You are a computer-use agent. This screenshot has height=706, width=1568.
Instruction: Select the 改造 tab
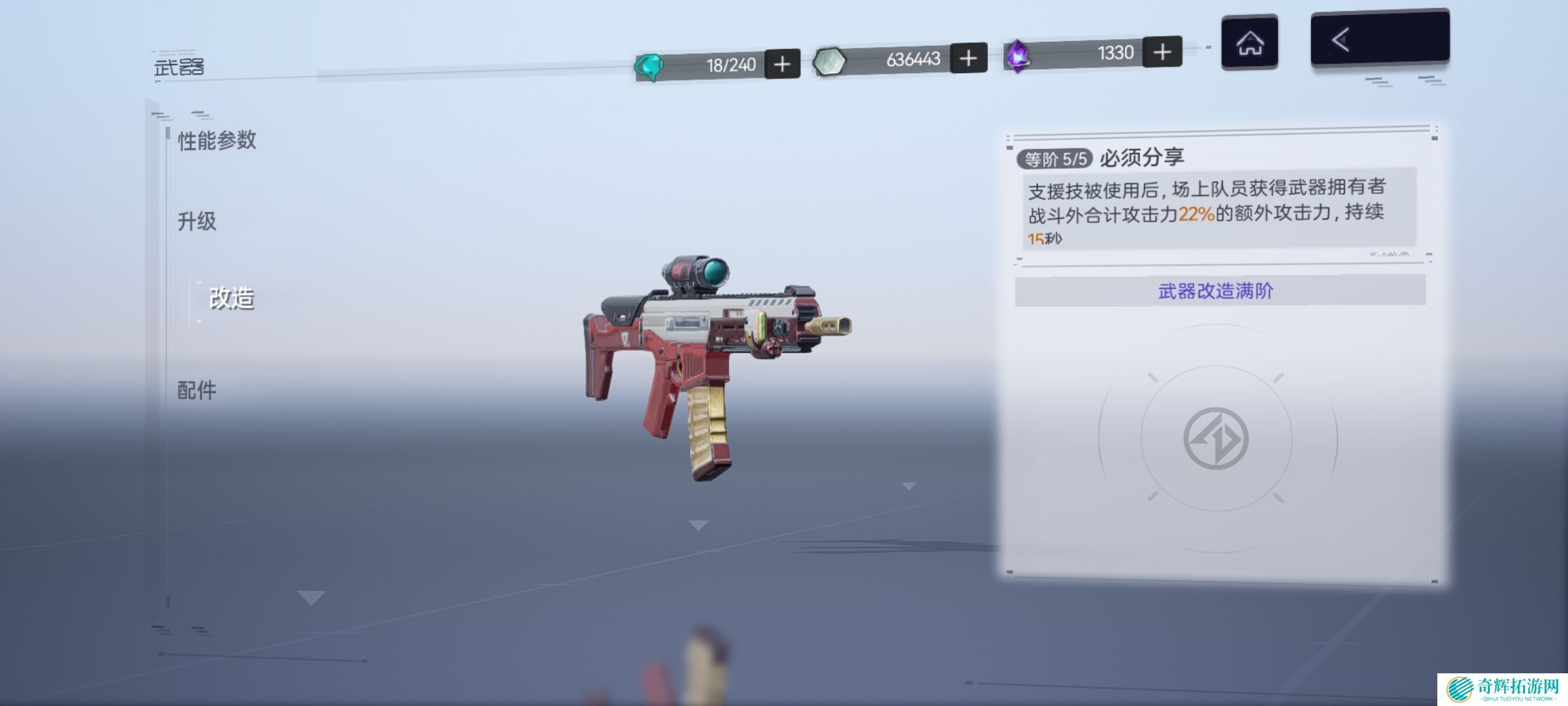[x=231, y=299]
